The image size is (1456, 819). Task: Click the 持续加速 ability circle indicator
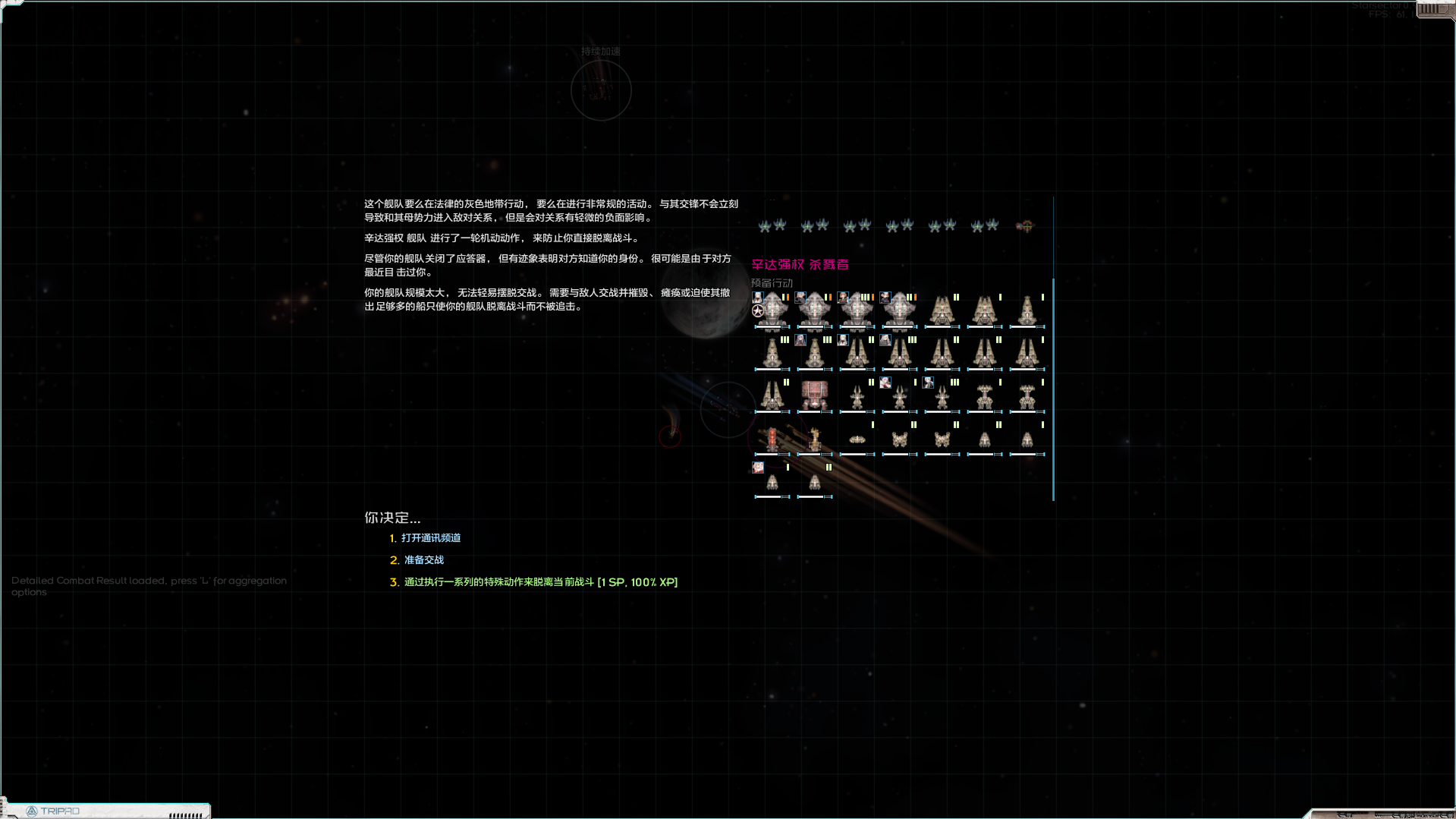[x=601, y=90]
